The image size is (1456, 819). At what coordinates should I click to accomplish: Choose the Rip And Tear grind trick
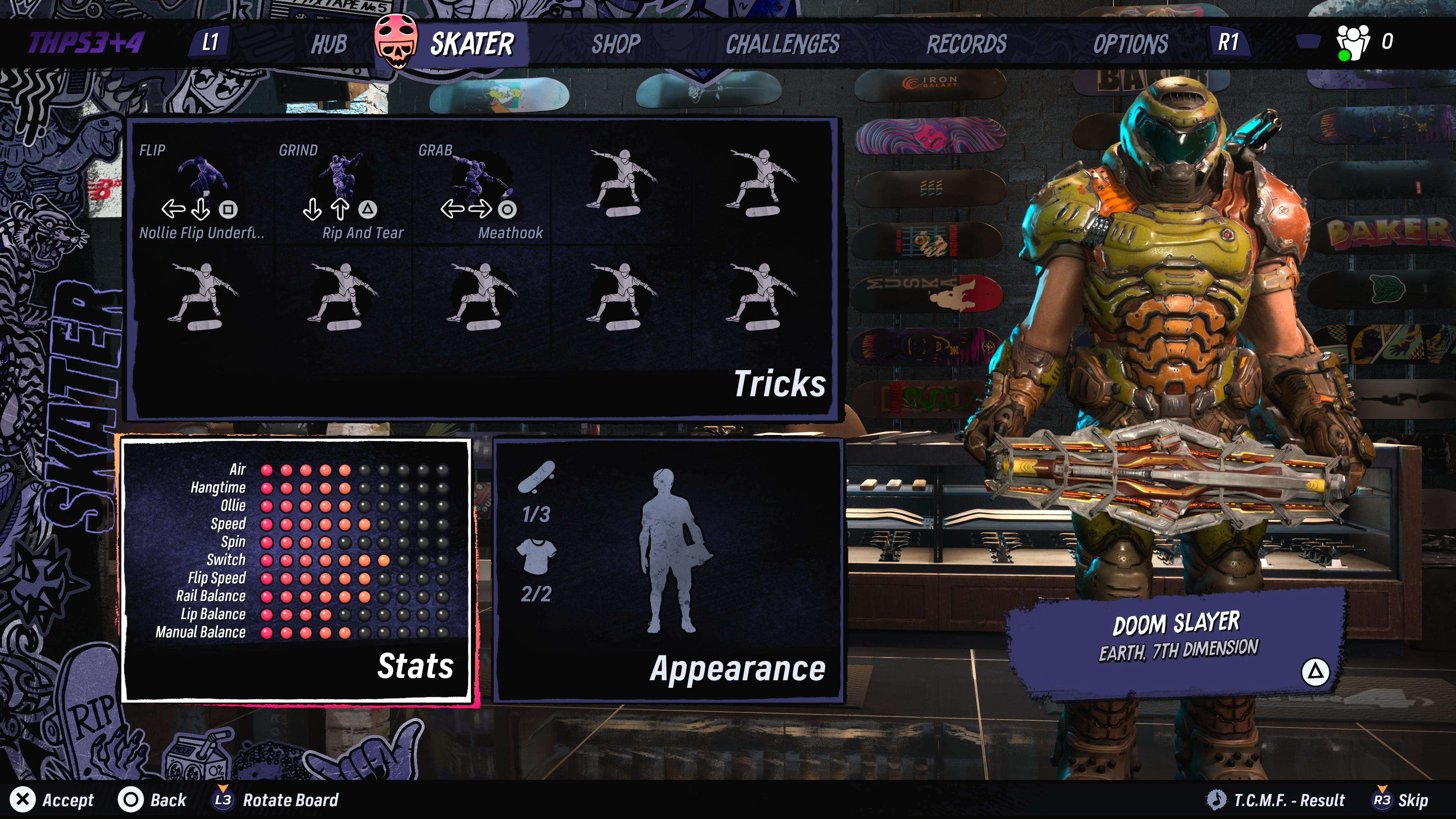pos(341,192)
